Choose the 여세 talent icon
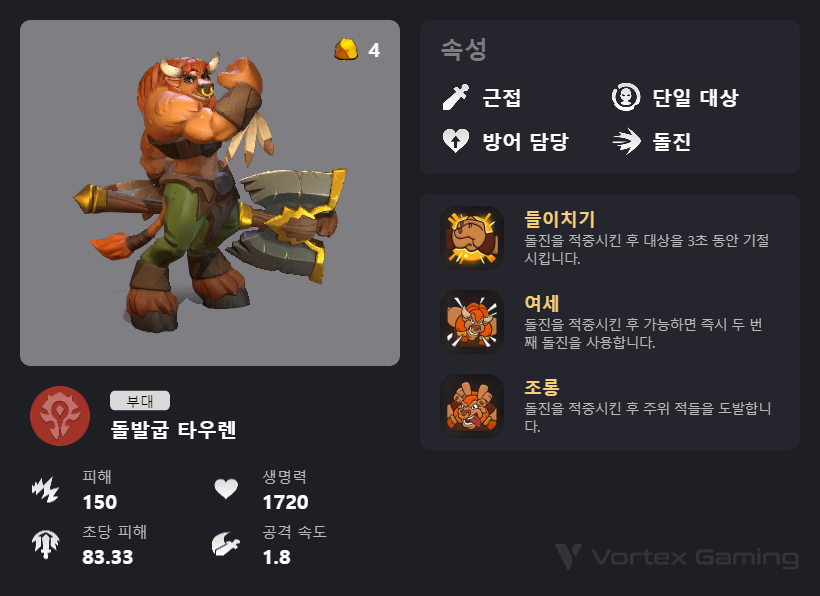 [x=471, y=321]
